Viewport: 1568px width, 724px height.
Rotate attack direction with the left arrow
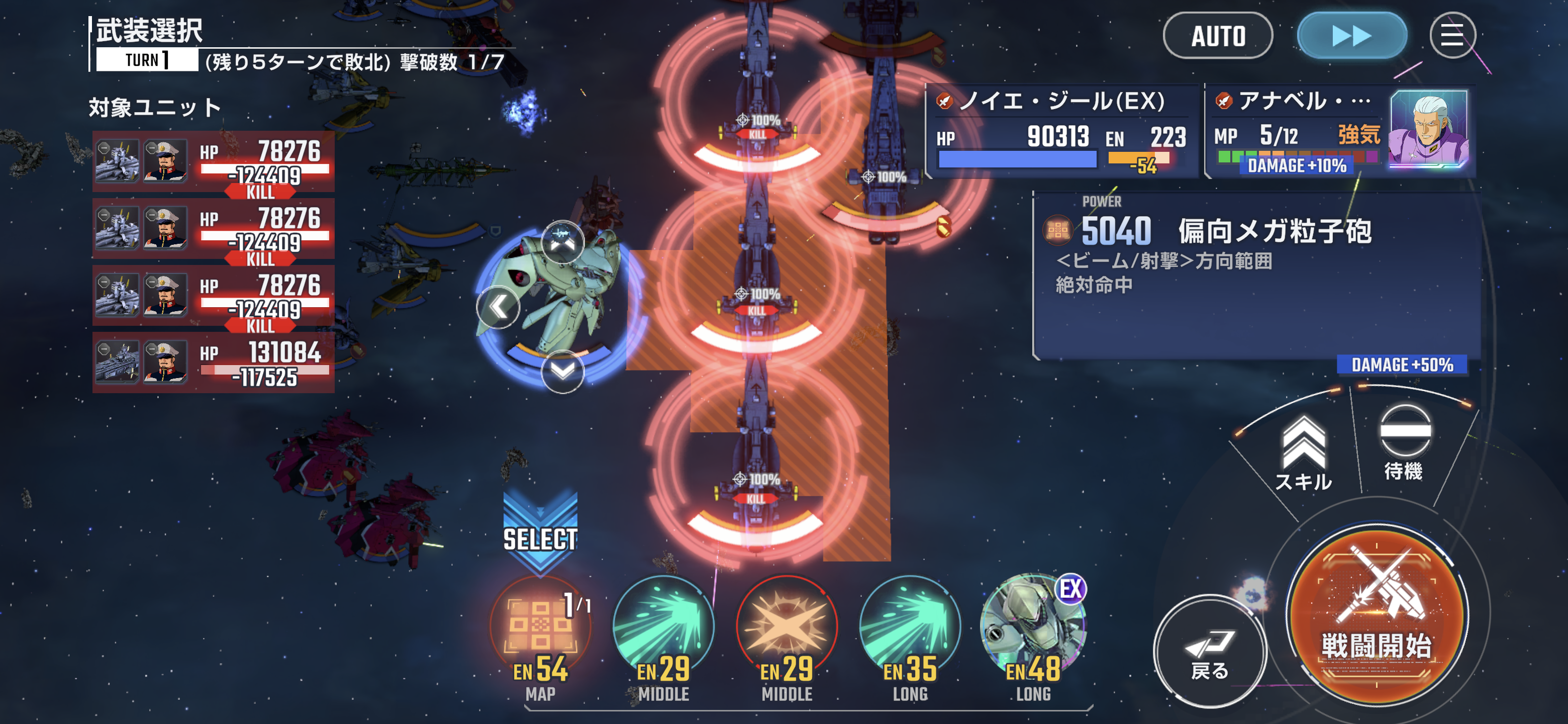[x=498, y=307]
